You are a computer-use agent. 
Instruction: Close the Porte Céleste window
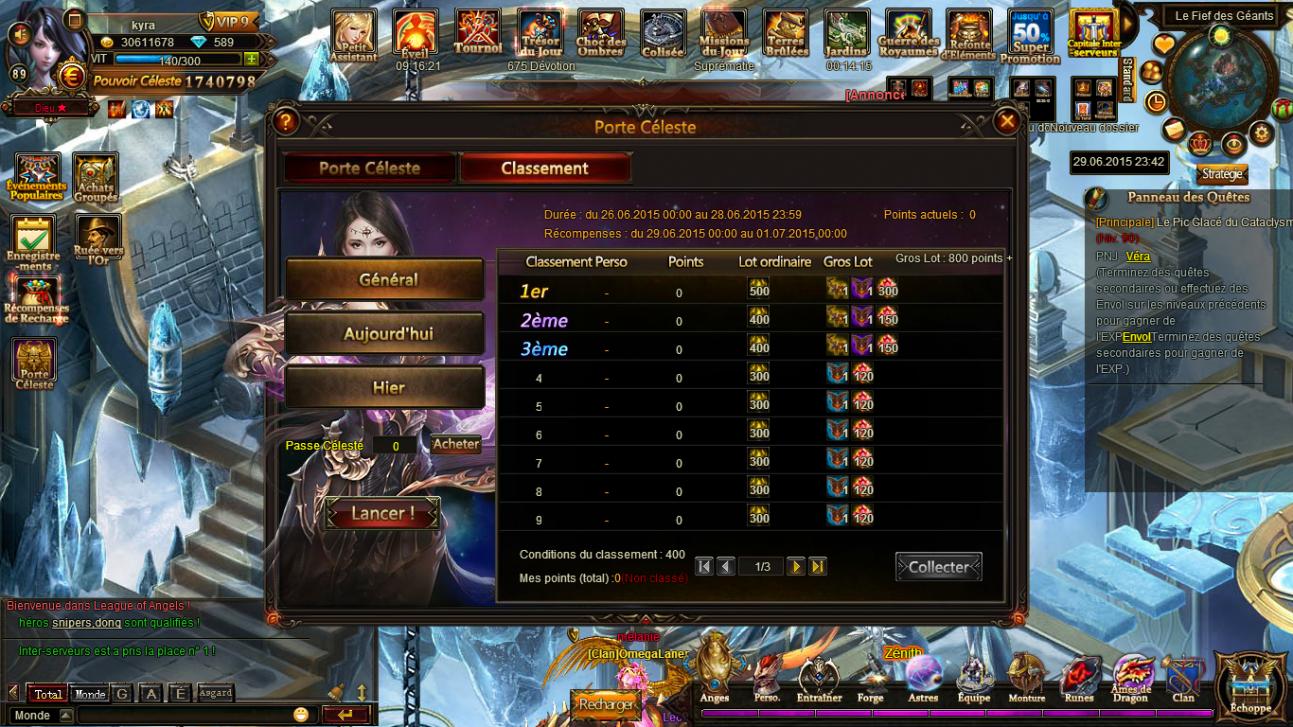pos(1006,122)
